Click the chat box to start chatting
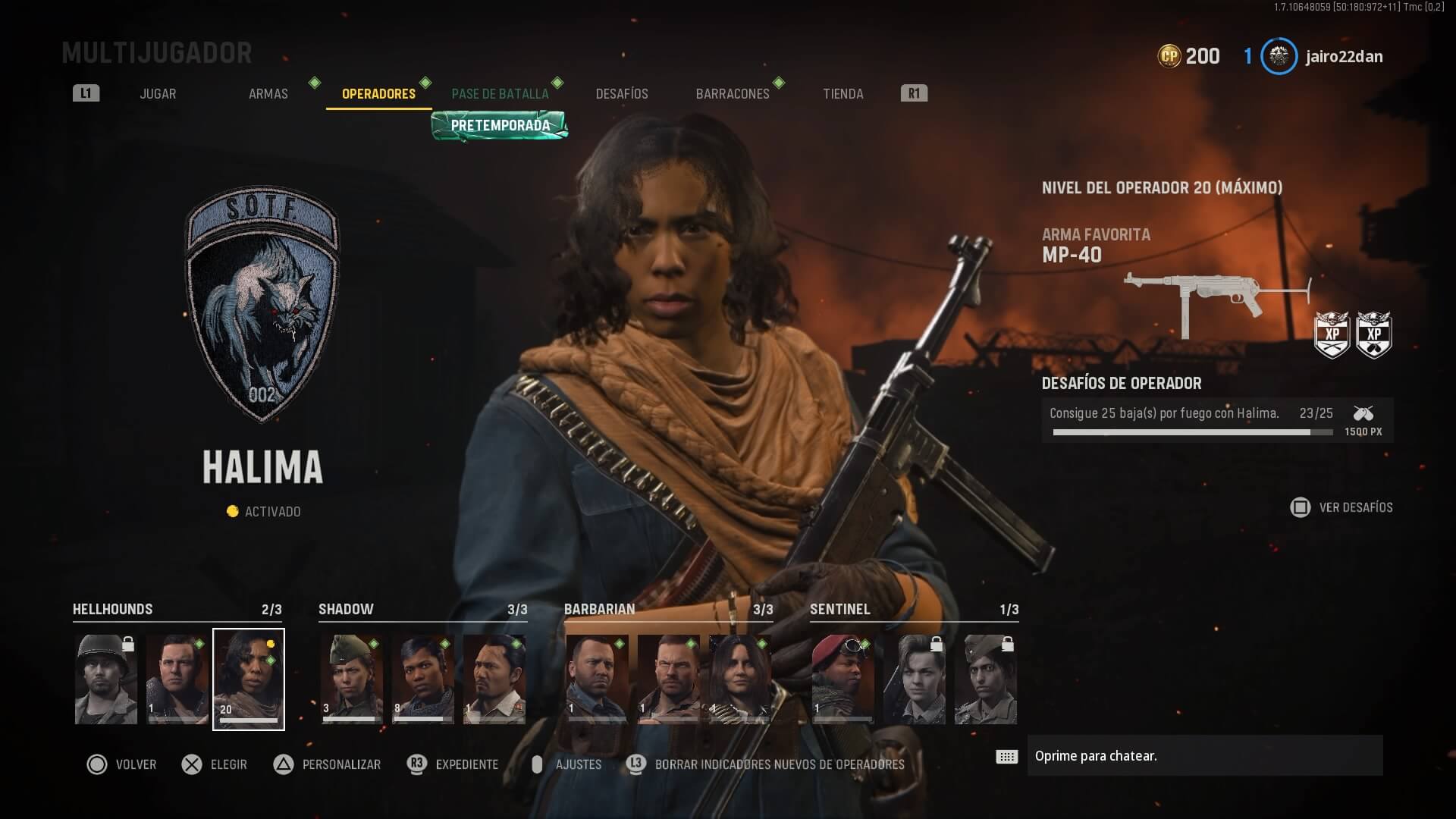This screenshot has height=819, width=1456. pos(1204,756)
